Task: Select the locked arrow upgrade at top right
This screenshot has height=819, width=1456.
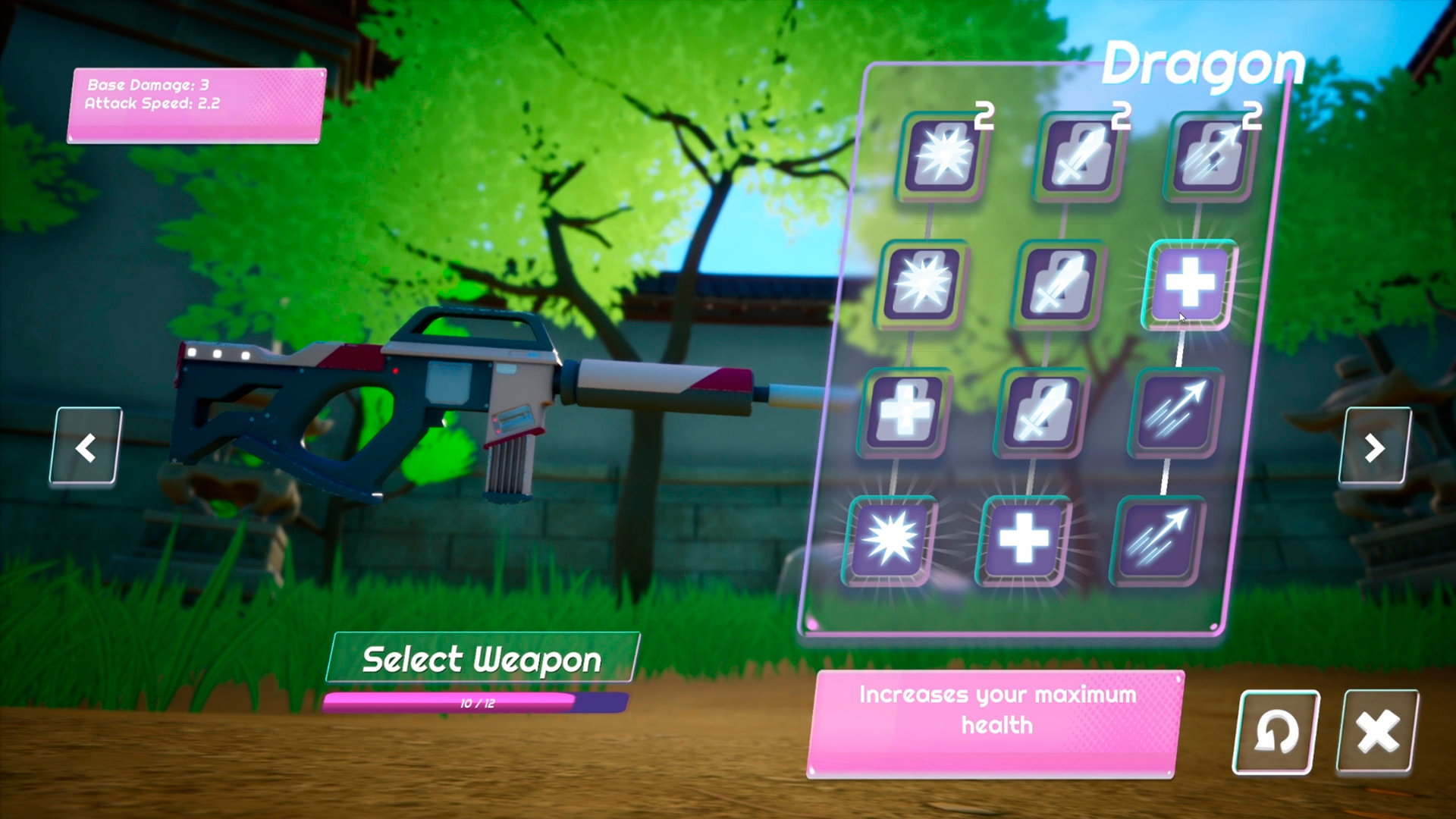Action: [x=1210, y=155]
